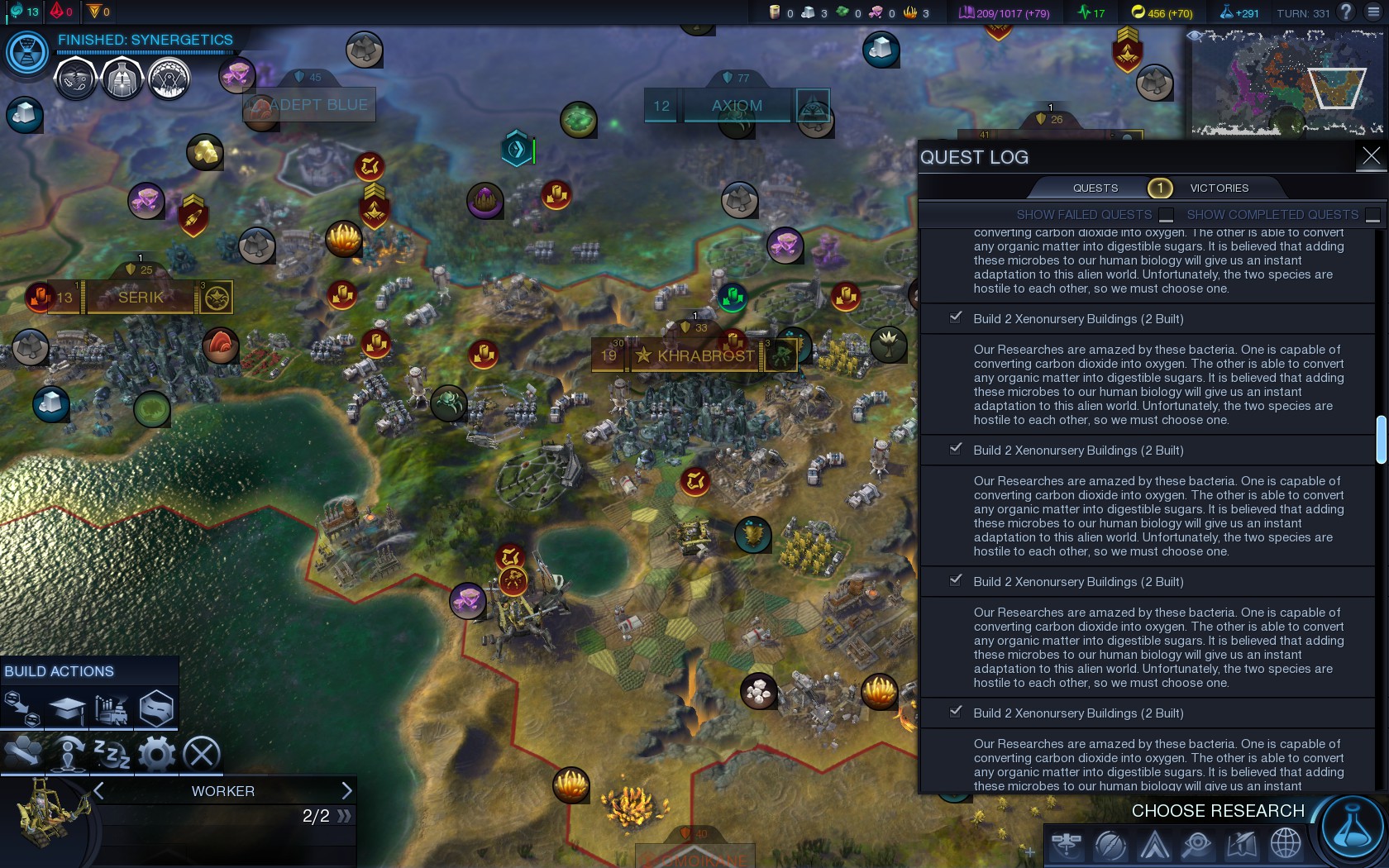
Task: Open the Civilopedia quill-and-book icon
Action: (1242, 844)
